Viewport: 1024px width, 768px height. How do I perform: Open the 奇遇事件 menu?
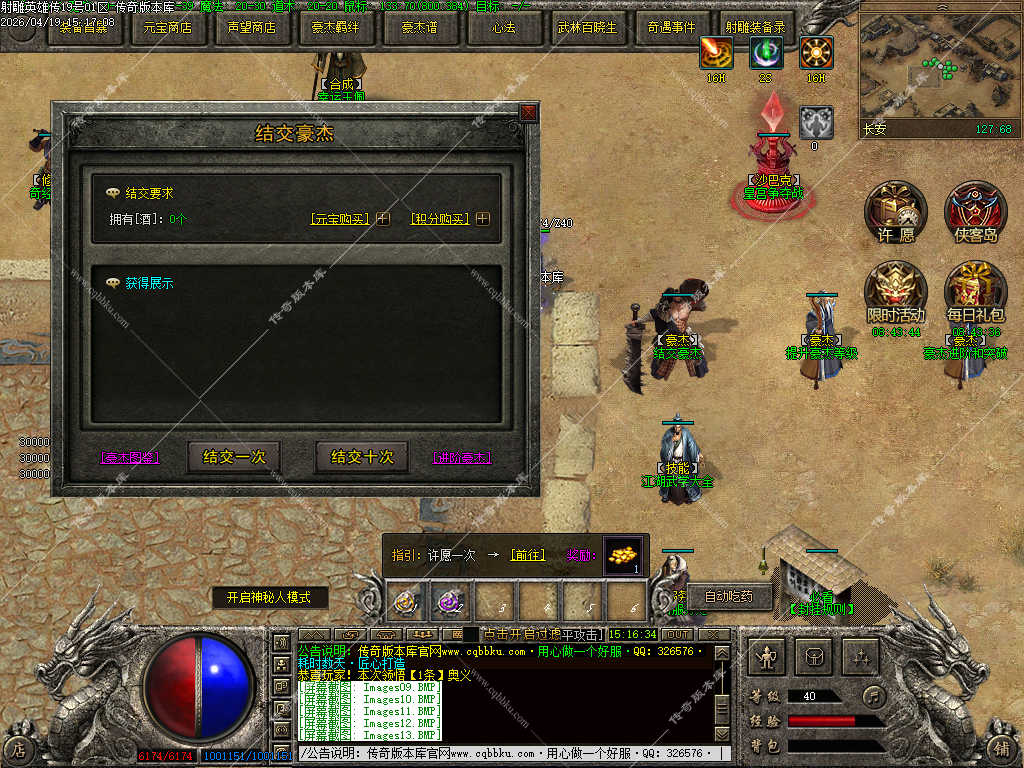[x=672, y=28]
